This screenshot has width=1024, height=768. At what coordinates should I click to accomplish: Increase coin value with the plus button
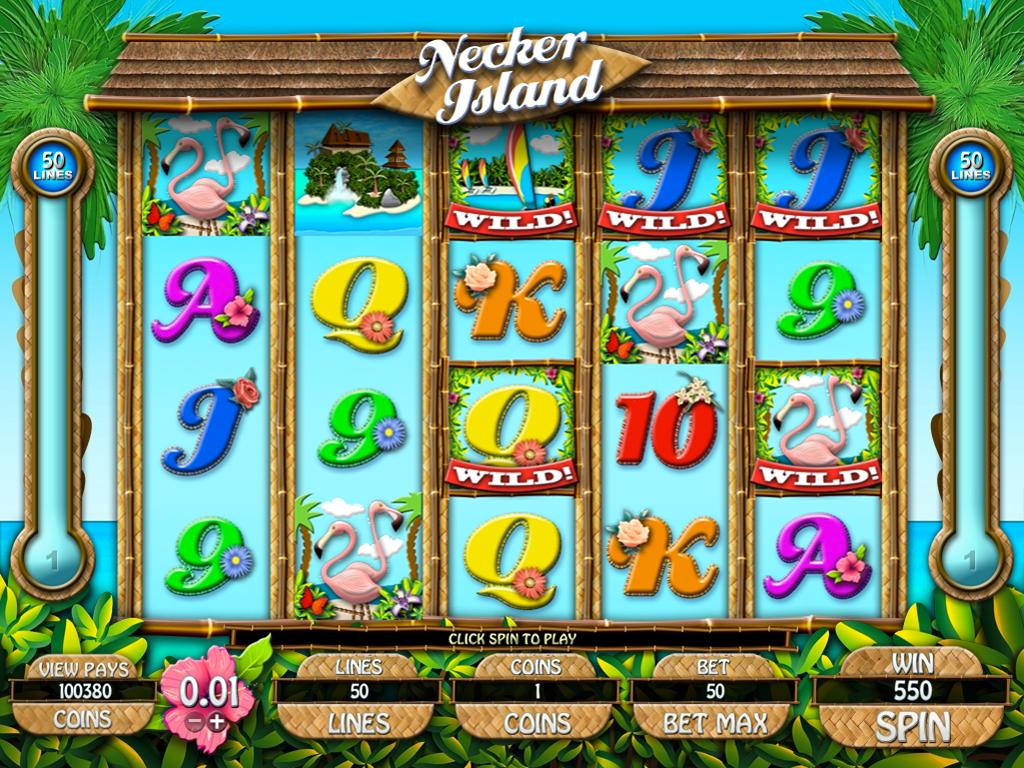(215, 721)
